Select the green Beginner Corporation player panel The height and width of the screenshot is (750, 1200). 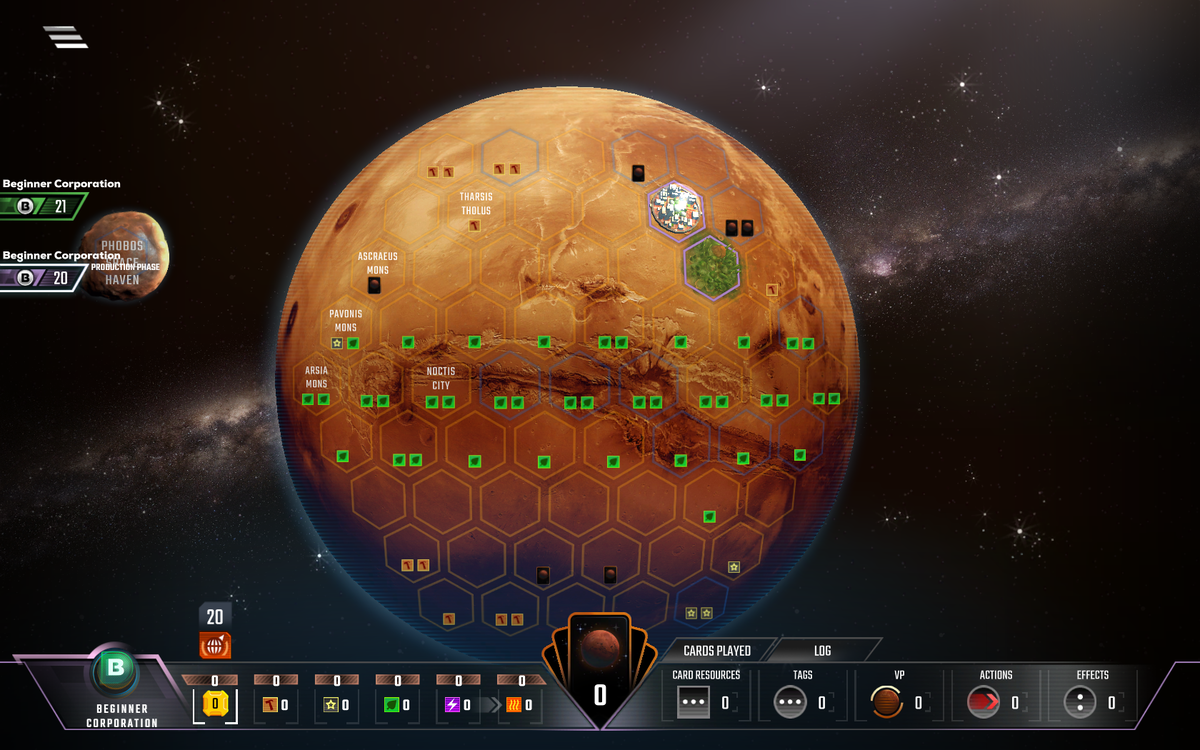pyautogui.click(x=43, y=206)
